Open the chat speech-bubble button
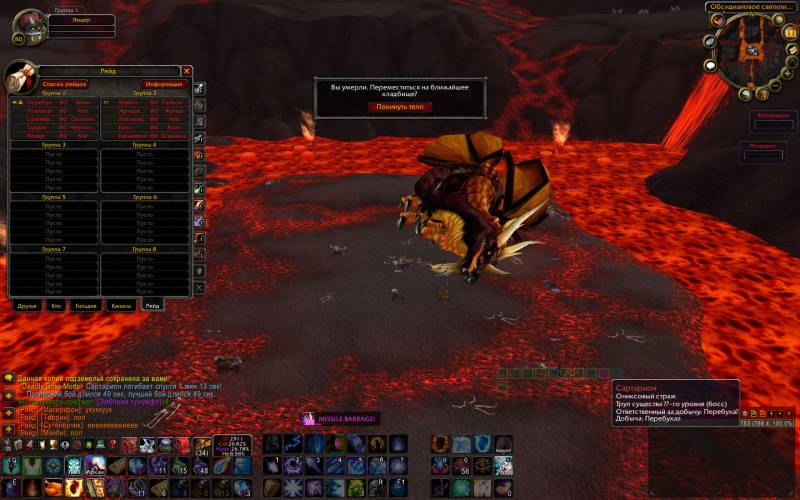 (8, 378)
